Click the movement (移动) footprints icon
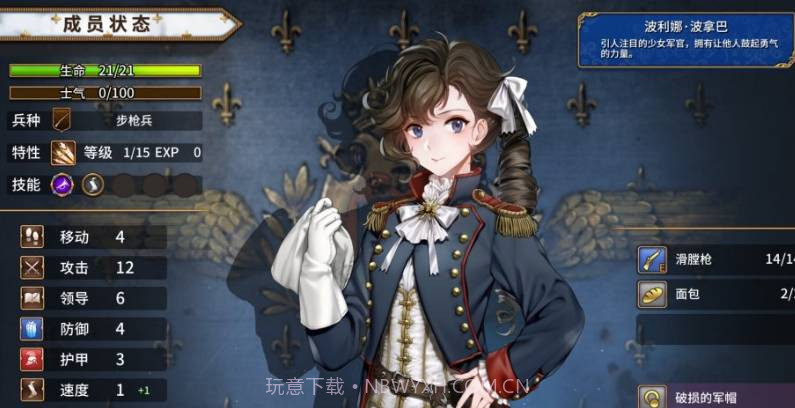This screenshot has width=795, height=408. (32, 237)
